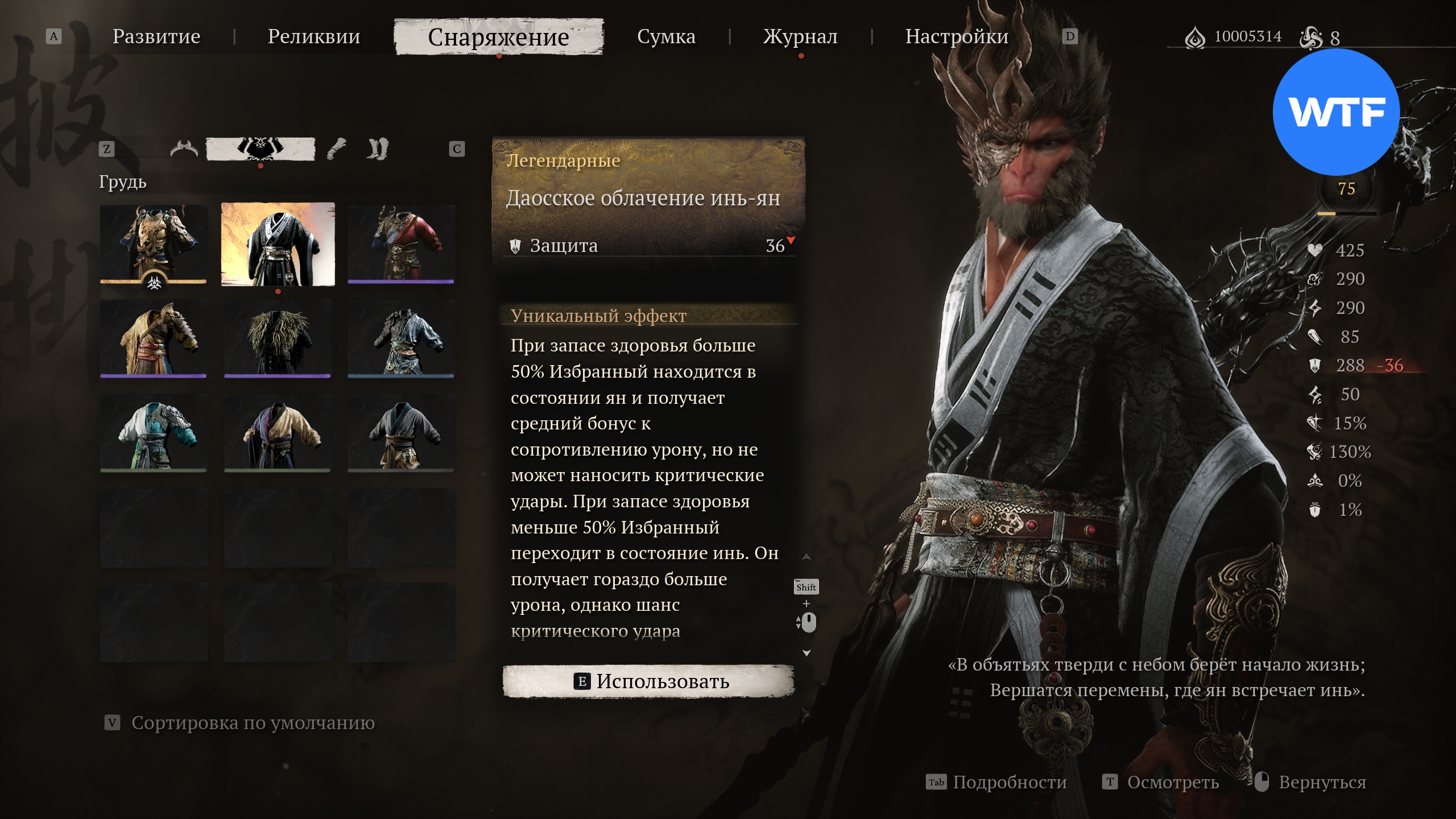Change sorting via Сортировка по умолчанию

pyautogui.click(x=253, y=723)
